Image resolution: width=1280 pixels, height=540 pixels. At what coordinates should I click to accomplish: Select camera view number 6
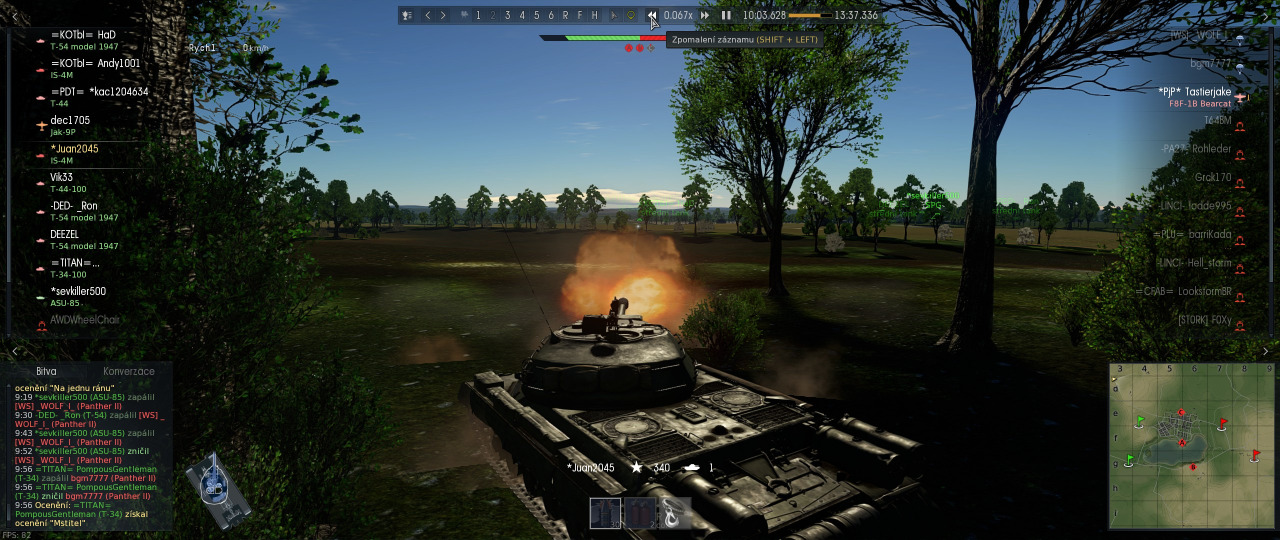click(x=550, y=15)
